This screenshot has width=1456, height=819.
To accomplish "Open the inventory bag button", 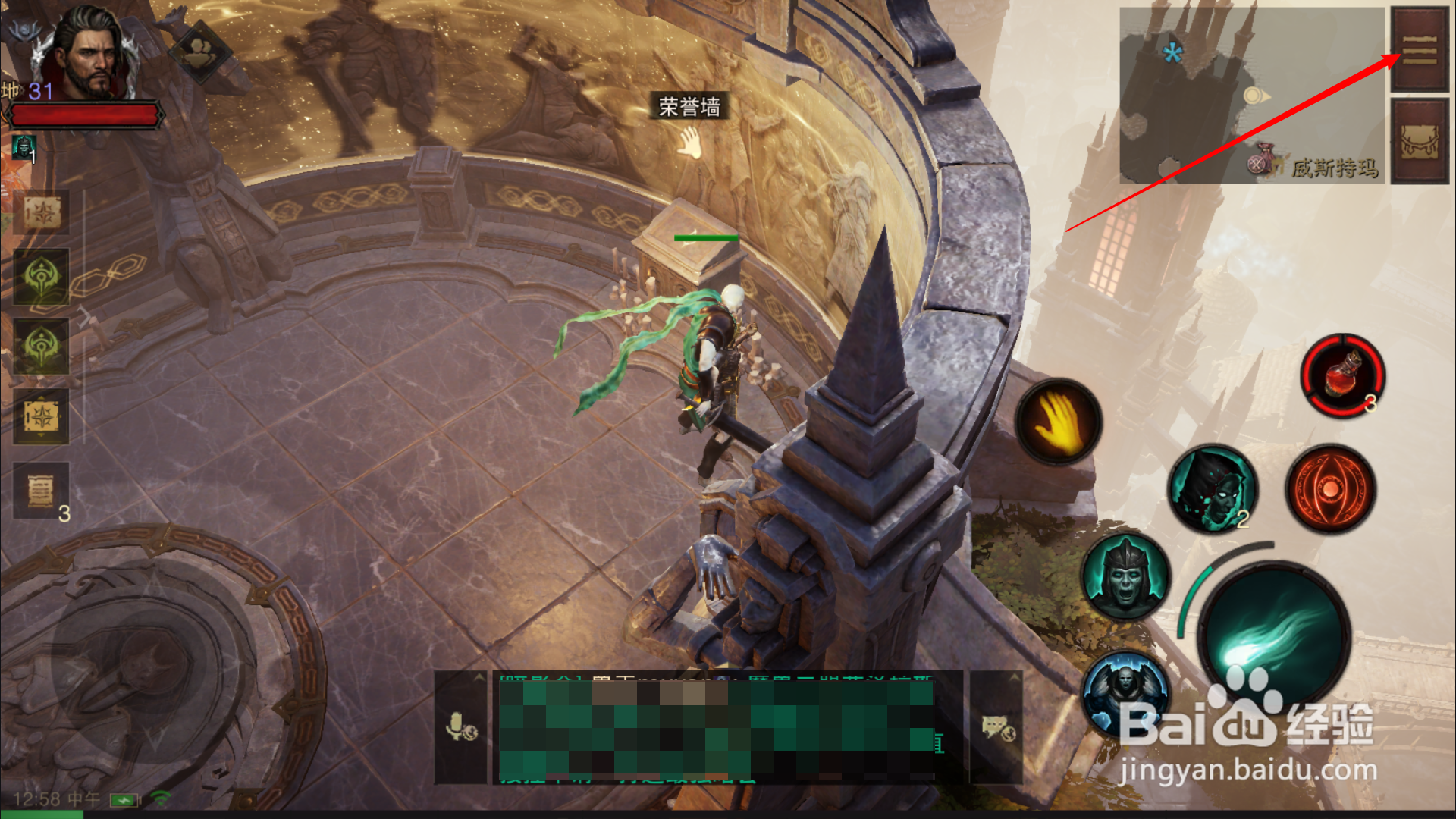I will pyautogui.click(x=1420, y=142).
